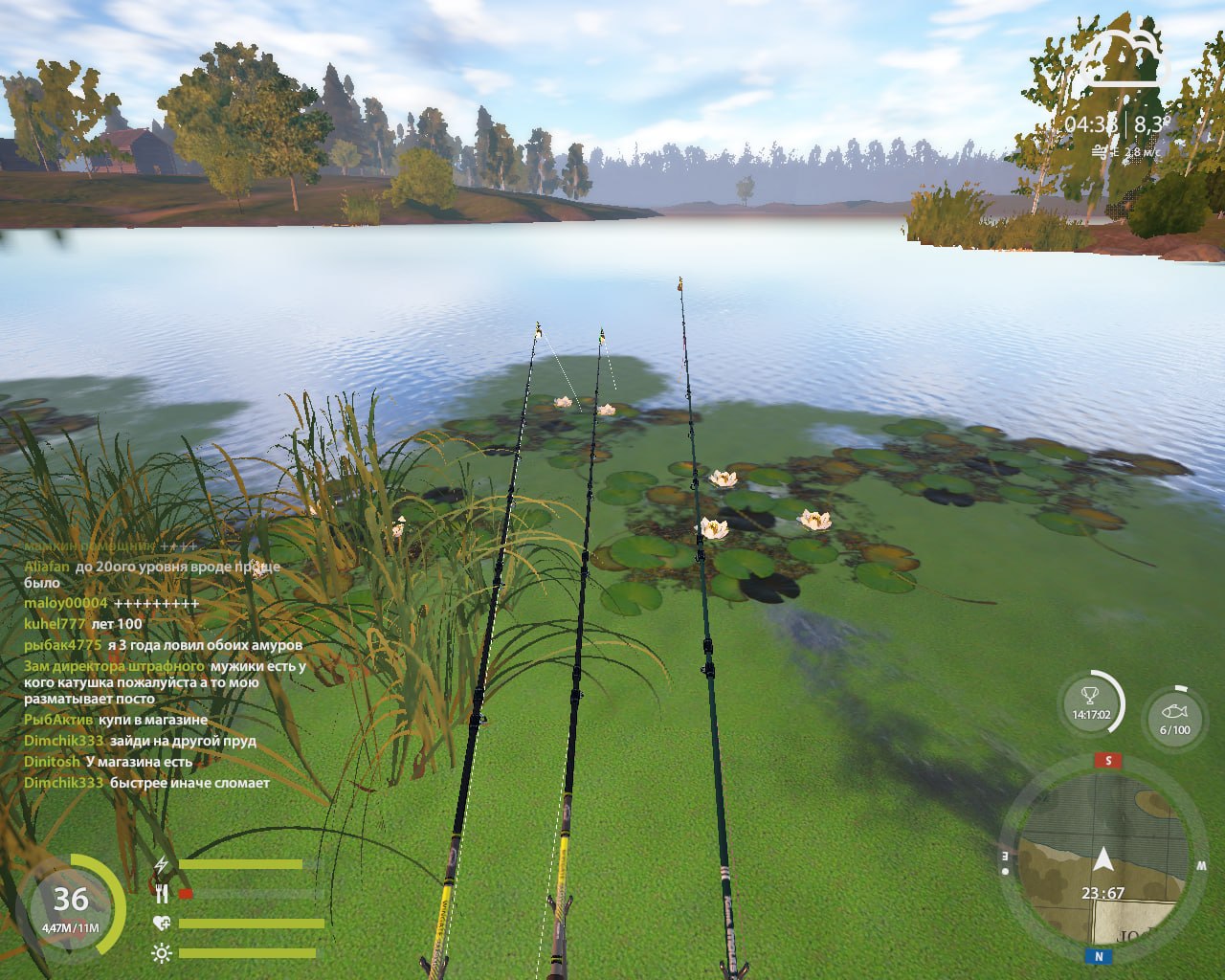Open the fish keepnet icon showing 6/100
The height and width of the screenshot is (980, 1225).
(x=1174, y=716)
